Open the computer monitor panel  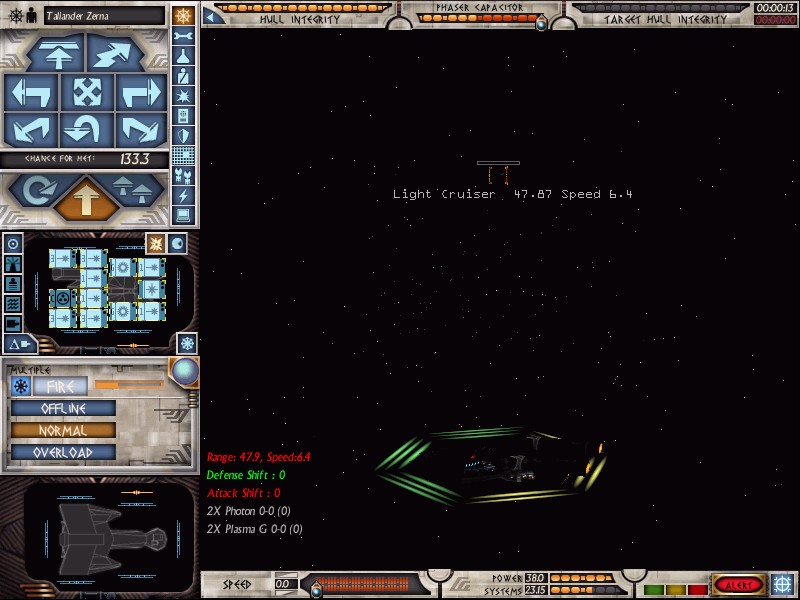point(183,216)
